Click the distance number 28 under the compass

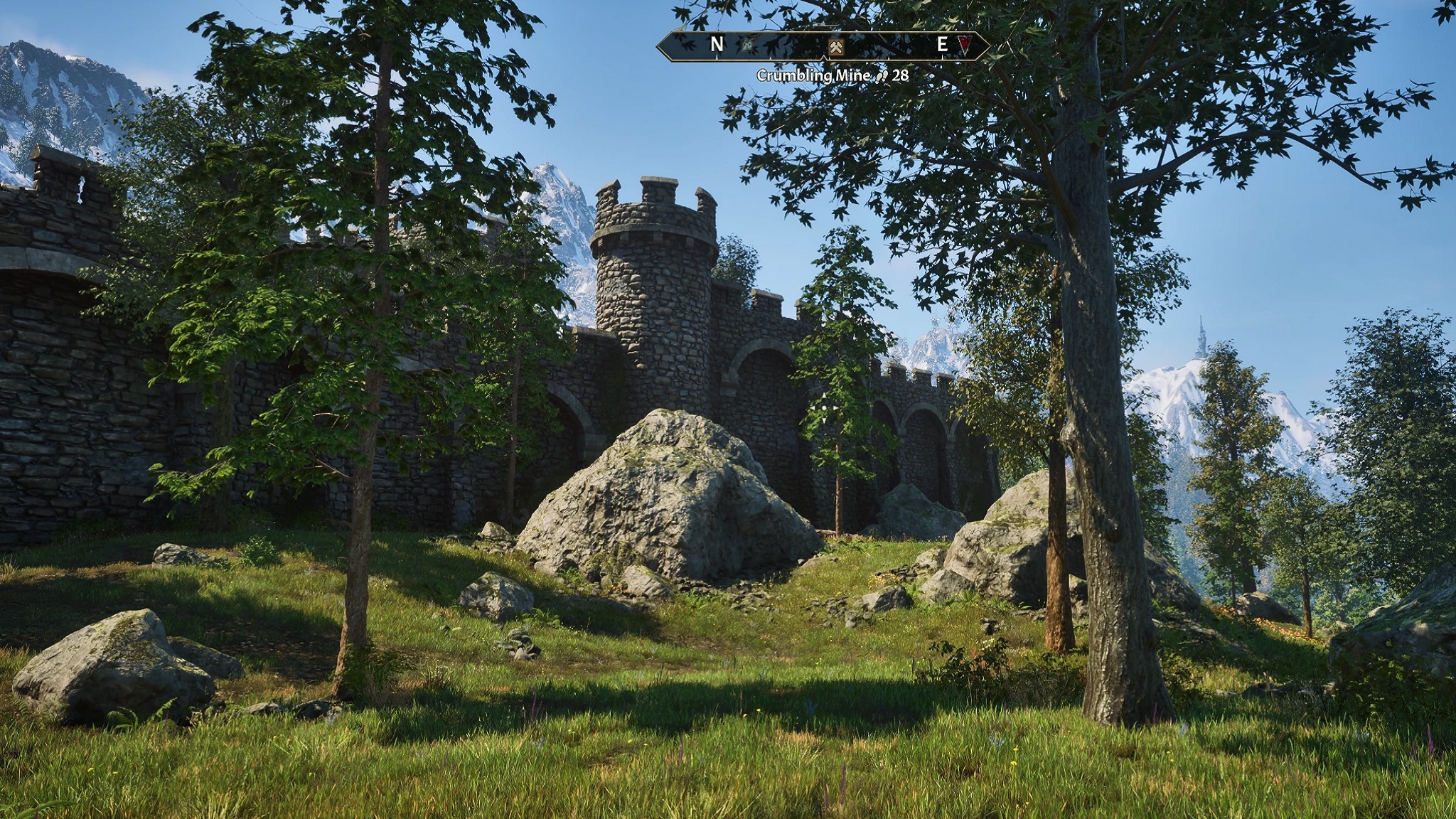coord(899,76)
